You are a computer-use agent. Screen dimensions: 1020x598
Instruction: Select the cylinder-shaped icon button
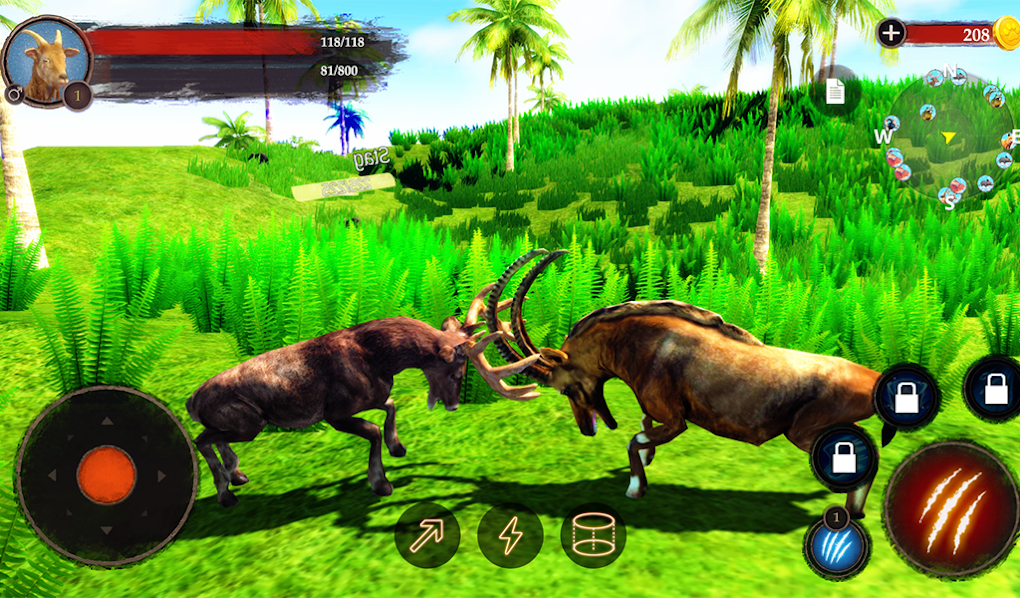(x=593, y=536)
